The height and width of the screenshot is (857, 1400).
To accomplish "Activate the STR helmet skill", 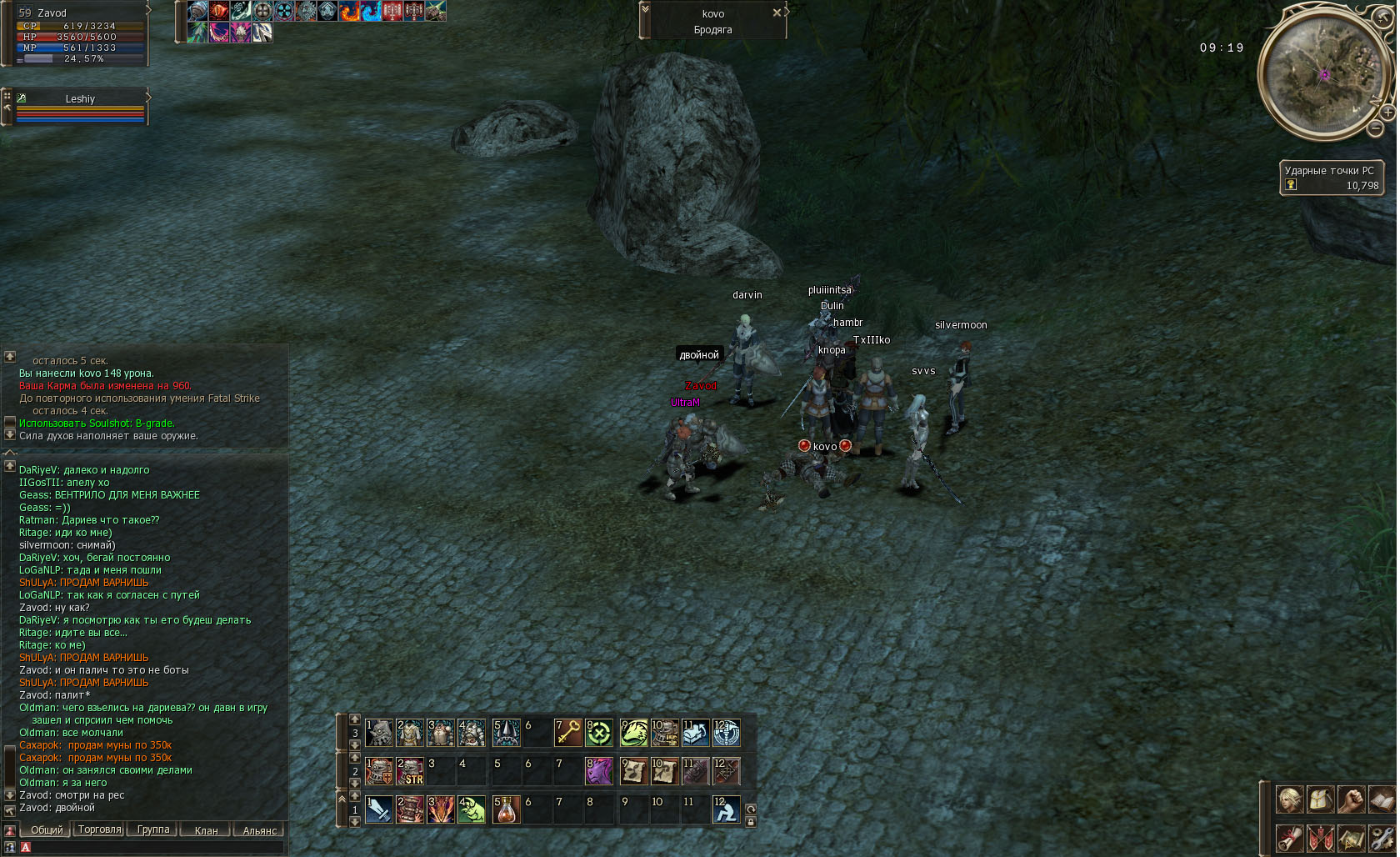I will point(410,771).
